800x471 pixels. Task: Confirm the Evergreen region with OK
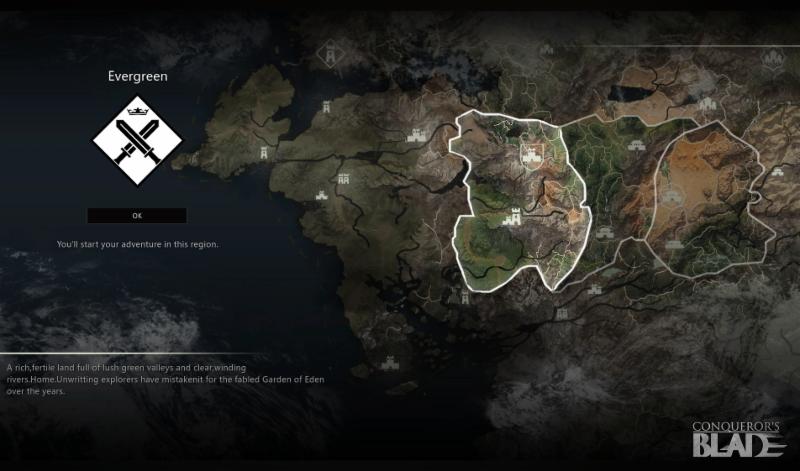tap(137, 216)
